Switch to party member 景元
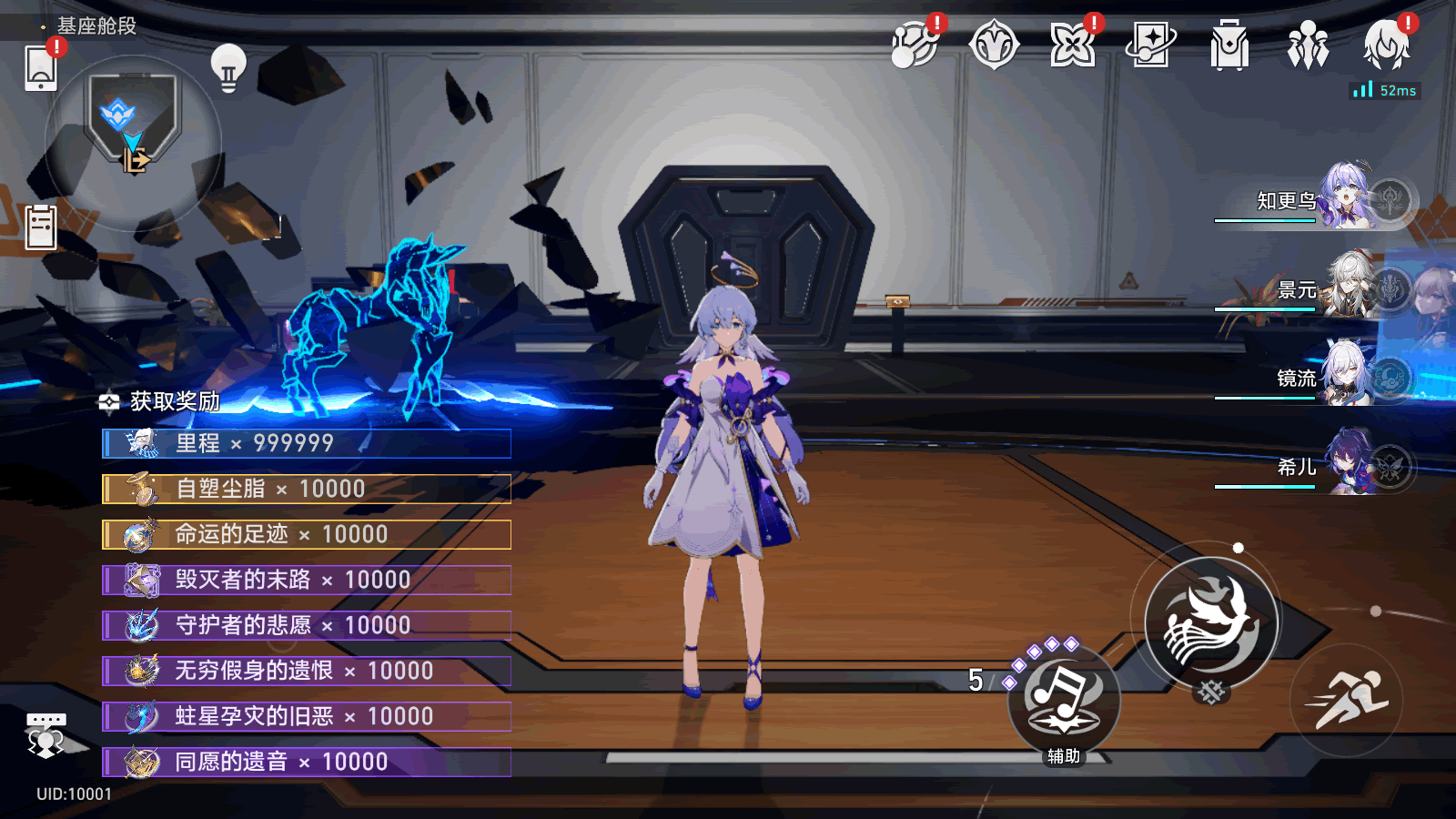Viewport: 1456px width, 819px height. point(1319,289)
